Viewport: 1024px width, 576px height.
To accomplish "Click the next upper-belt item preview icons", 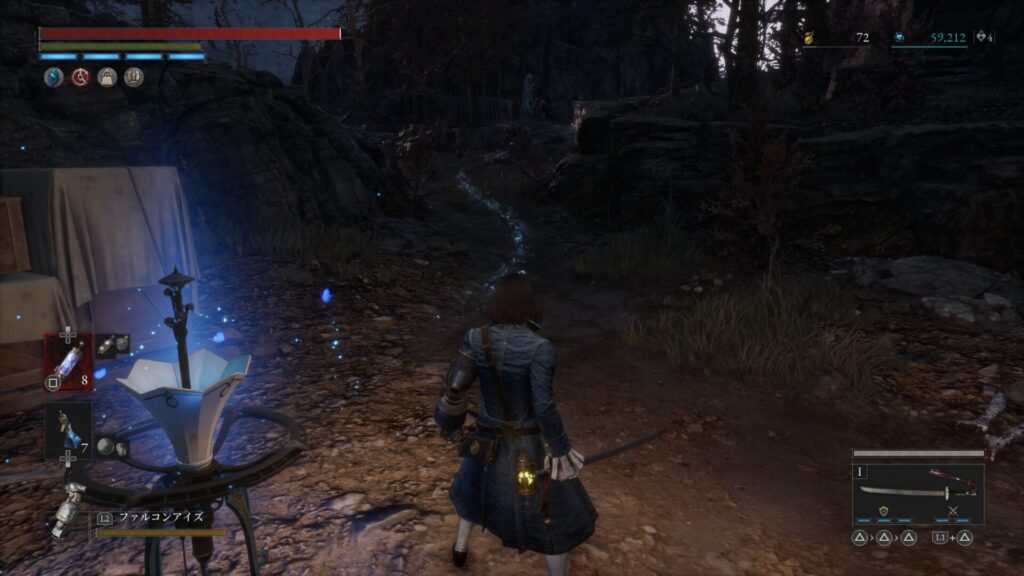I will [112, 343].
